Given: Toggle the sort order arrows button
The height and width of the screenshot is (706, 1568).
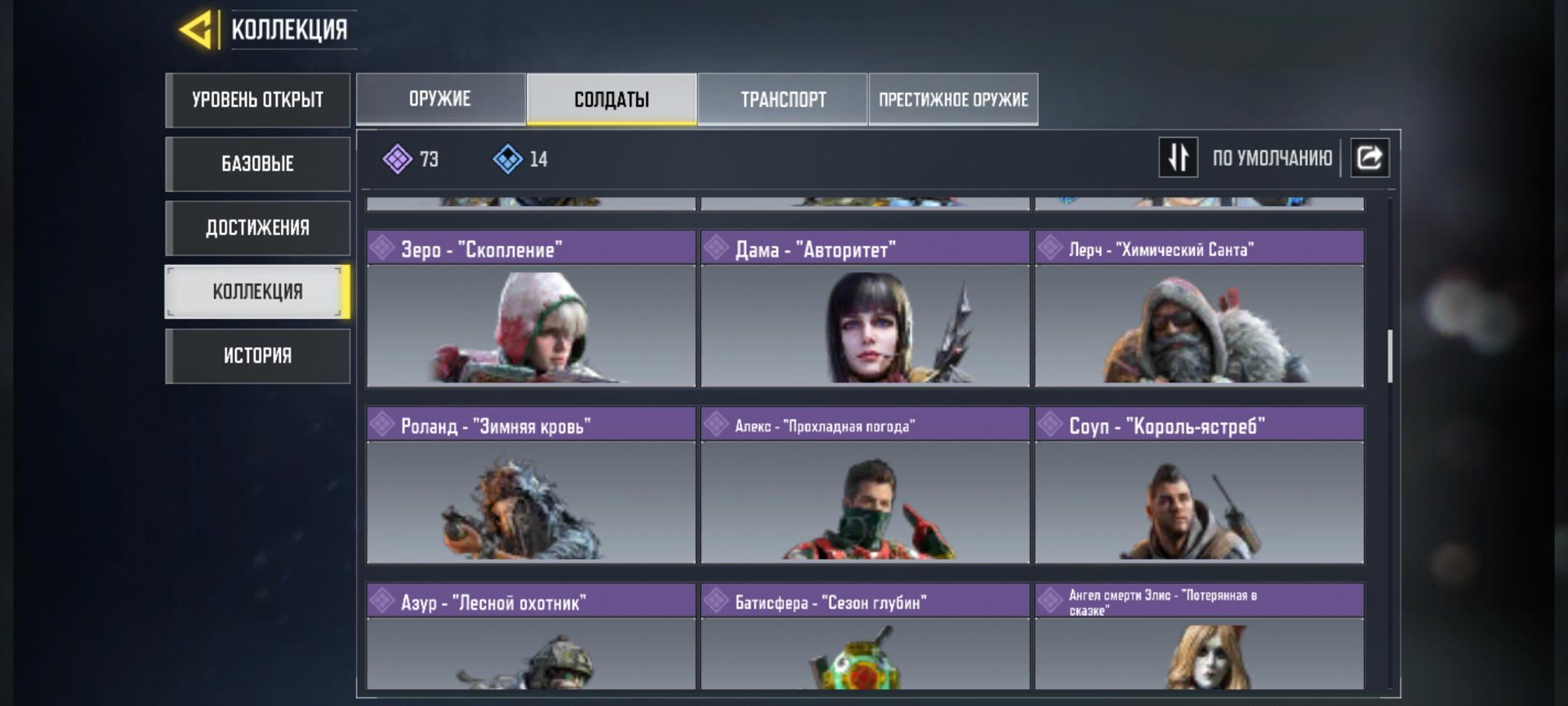Looking at the screenshot, I should [x=1178, y=157].
